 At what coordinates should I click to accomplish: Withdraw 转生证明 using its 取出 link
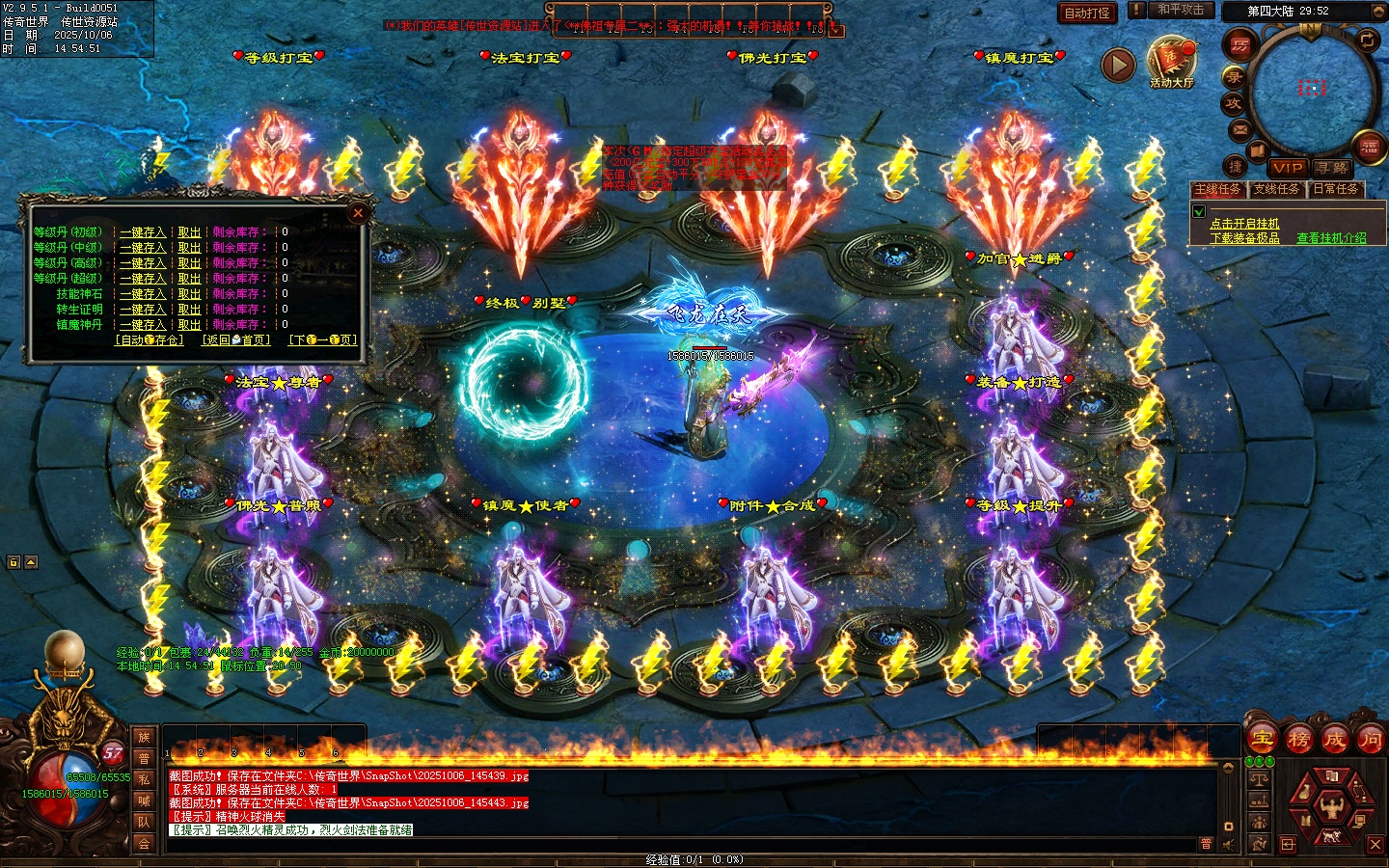[x=189, y=310]
